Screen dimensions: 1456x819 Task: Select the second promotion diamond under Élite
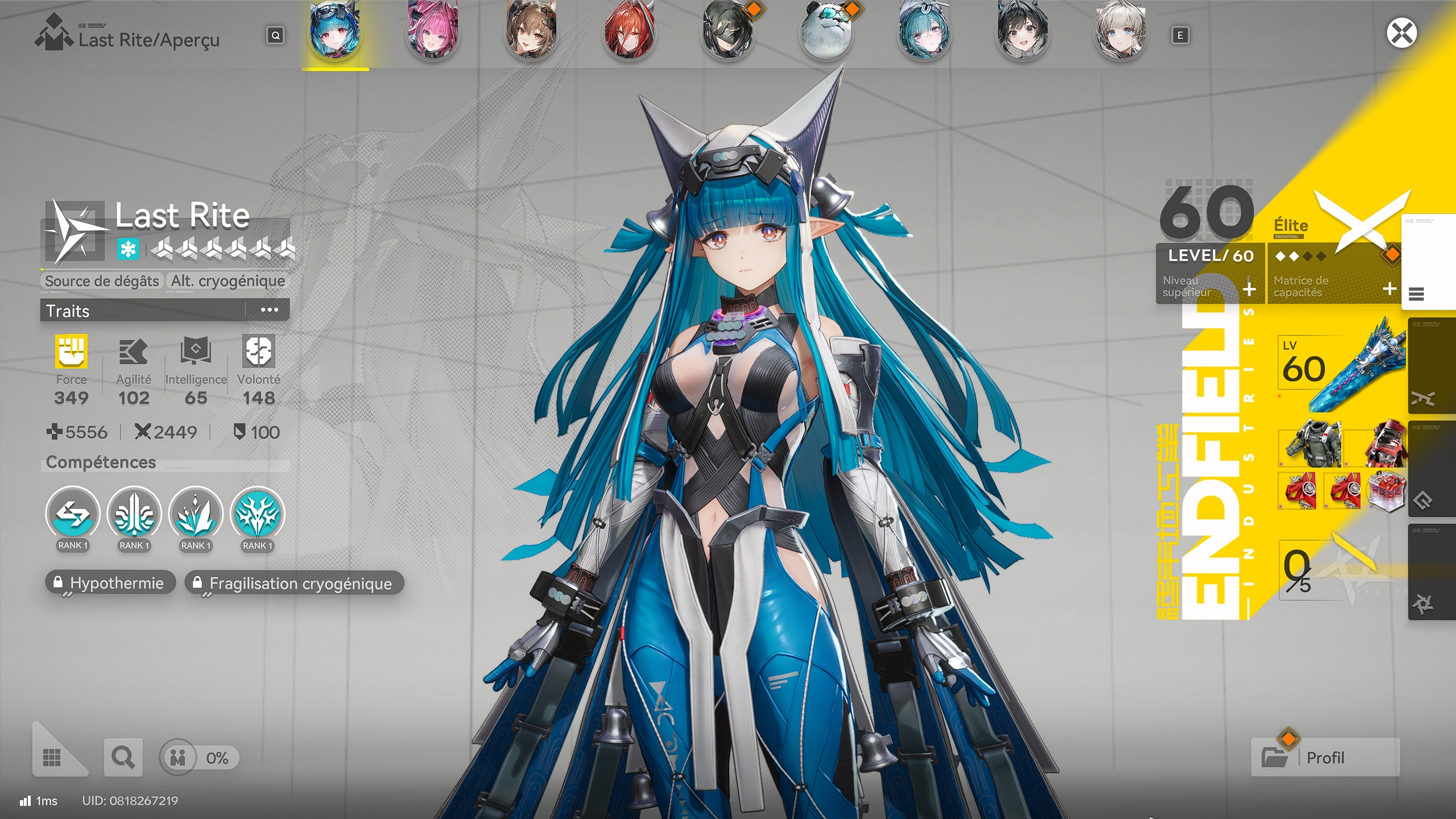1294,257
